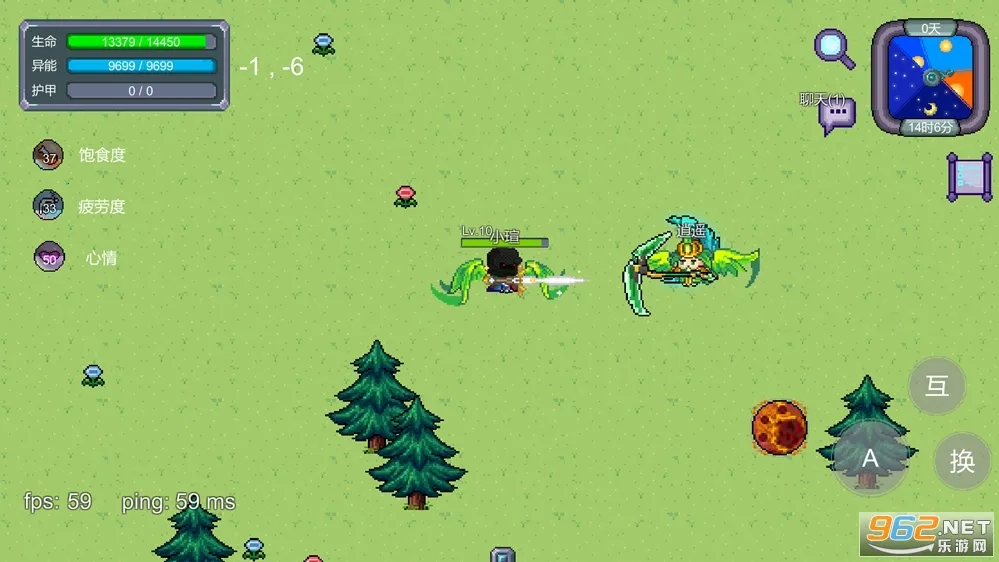999x562 pixels.
Task: Activate the fireball skill icon
Action: pyautogui.click(x=779, y=427)
